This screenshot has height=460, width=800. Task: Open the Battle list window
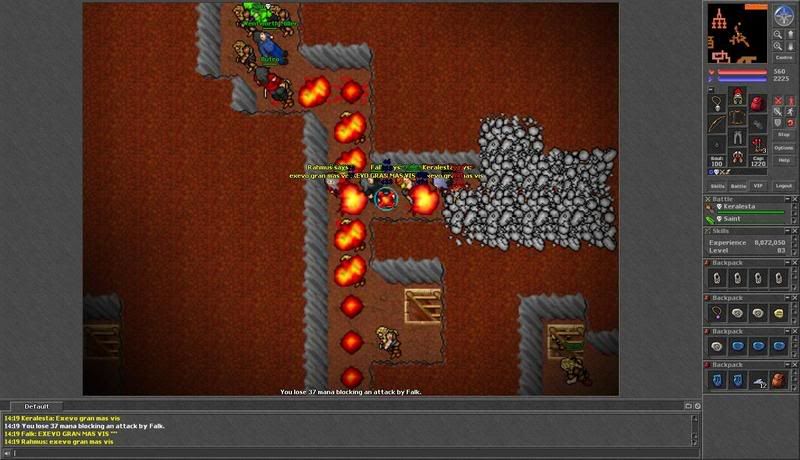pyautogui.click(x=739, y=186)
